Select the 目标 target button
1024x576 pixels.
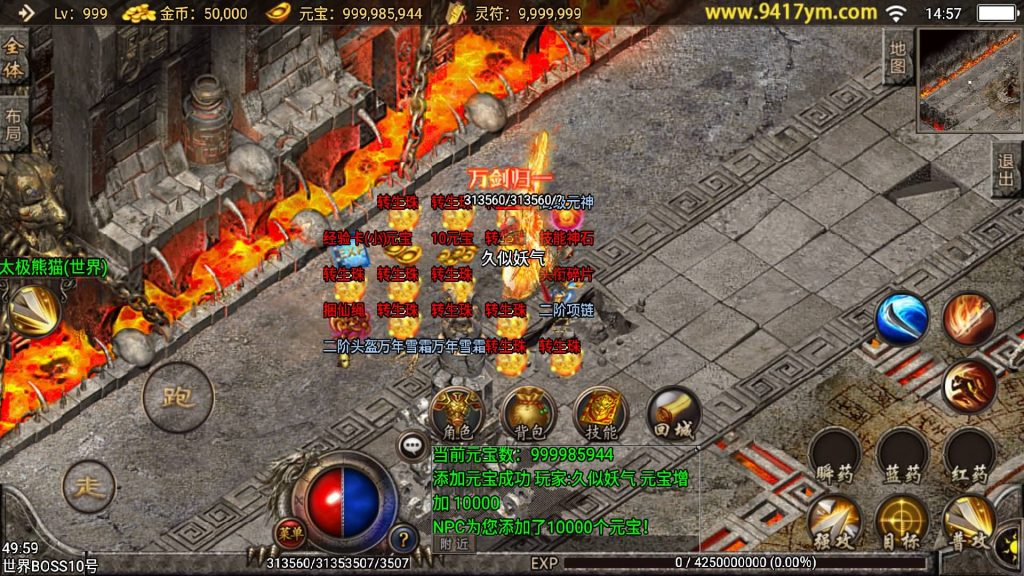[x=902, y=522]
